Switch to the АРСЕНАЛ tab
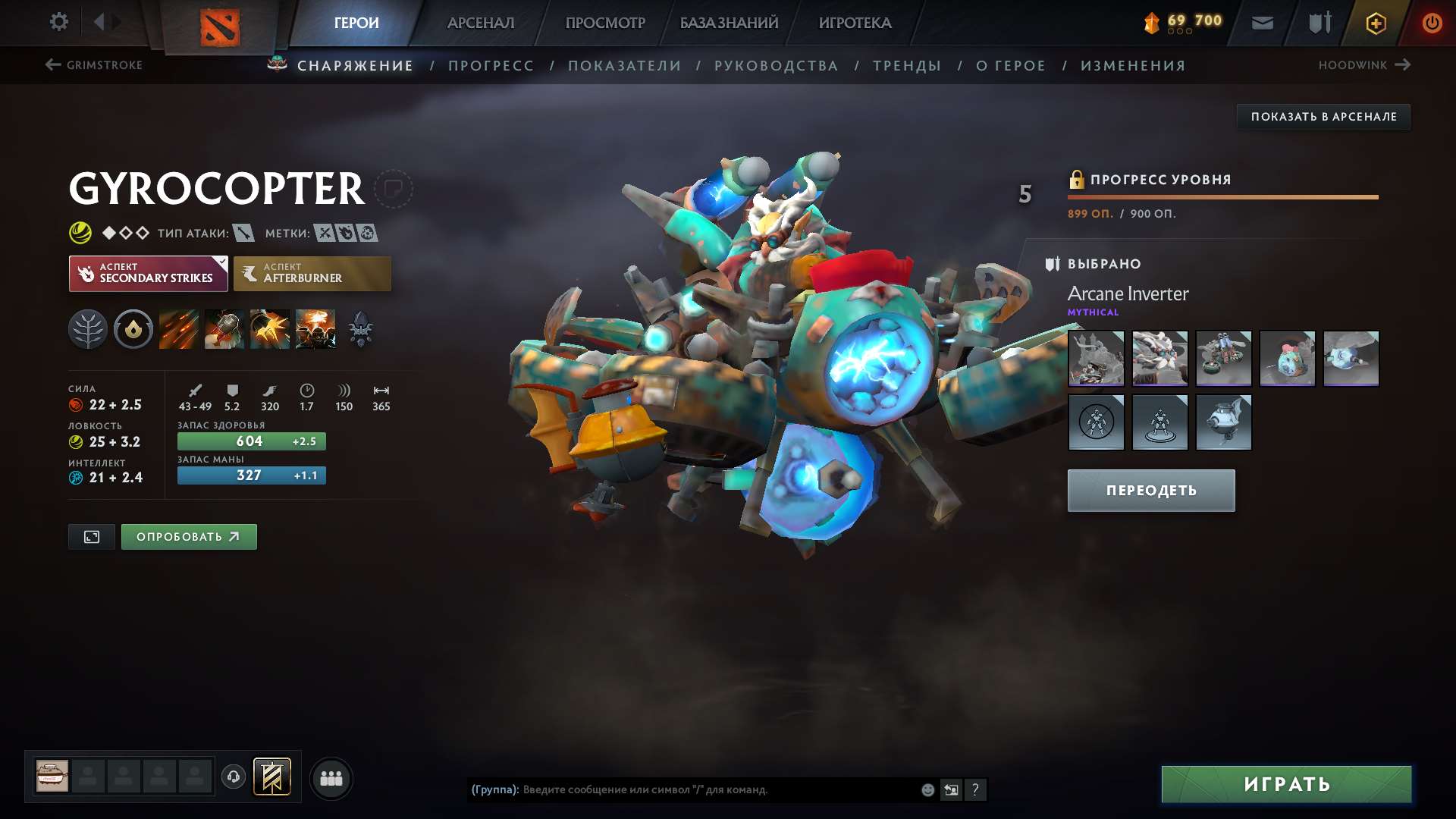 [479, 22]
